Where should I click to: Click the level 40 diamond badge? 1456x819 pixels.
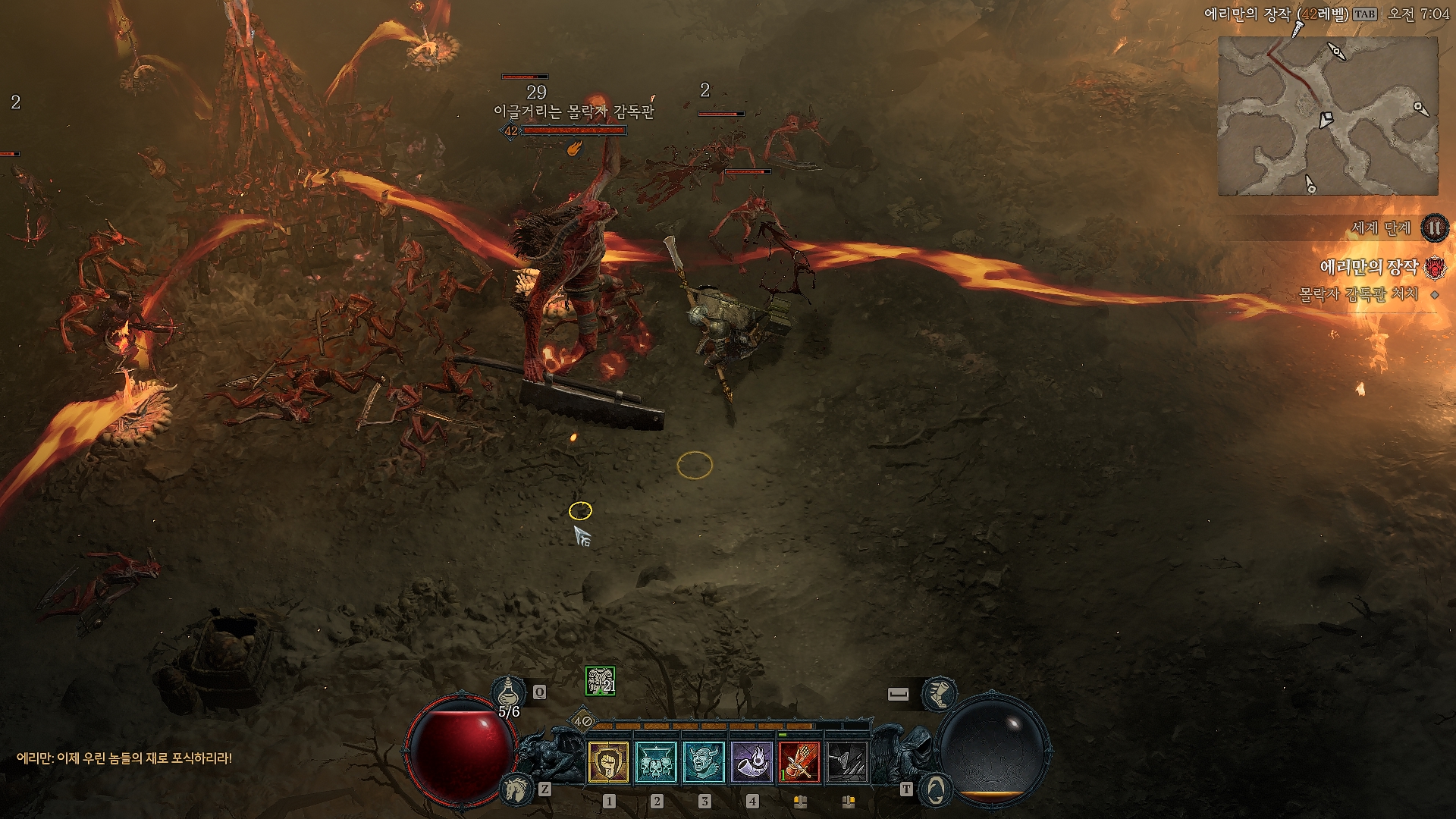coord(582,721)
